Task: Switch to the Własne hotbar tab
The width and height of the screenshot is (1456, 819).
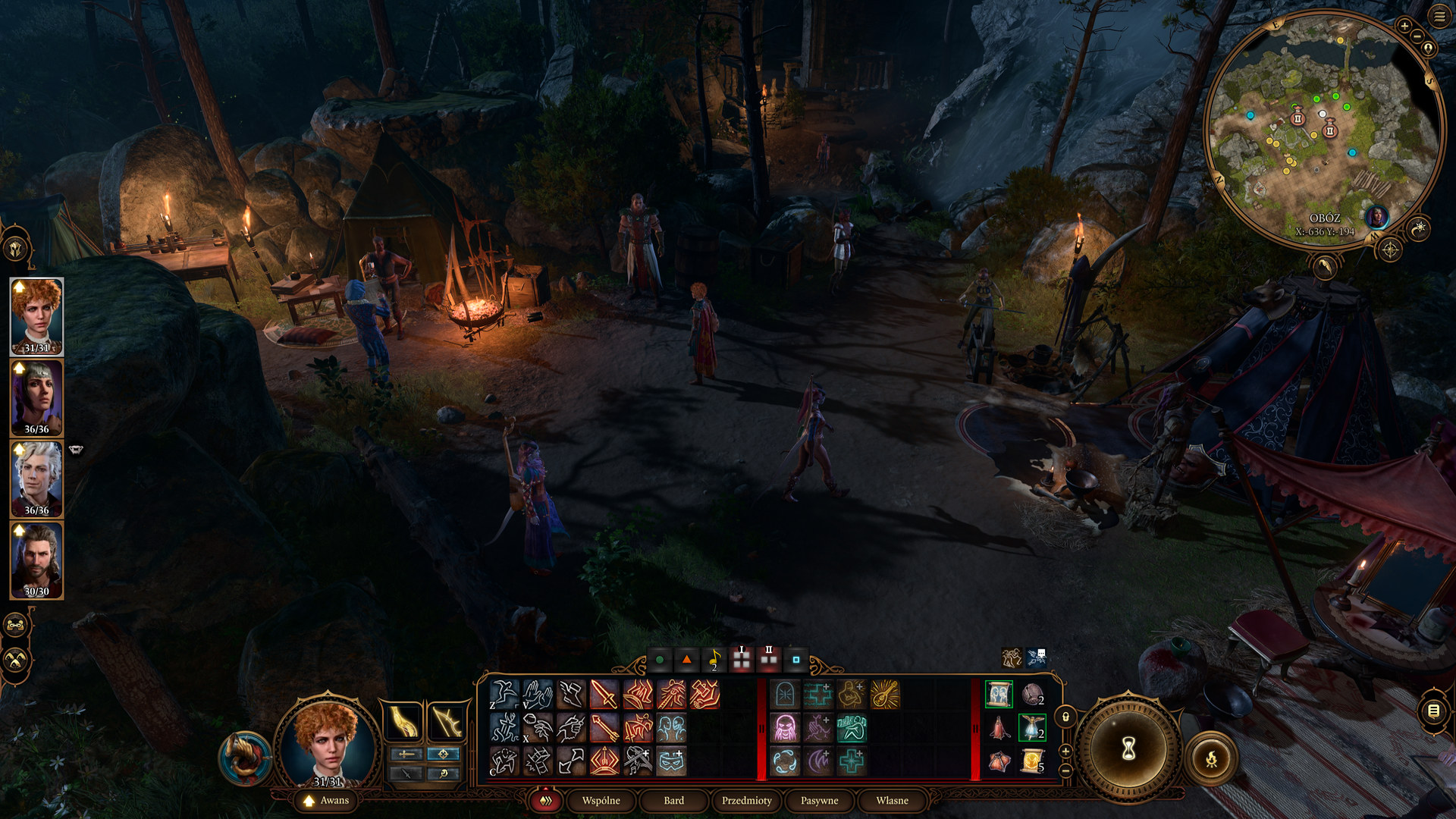Action: 892,800
